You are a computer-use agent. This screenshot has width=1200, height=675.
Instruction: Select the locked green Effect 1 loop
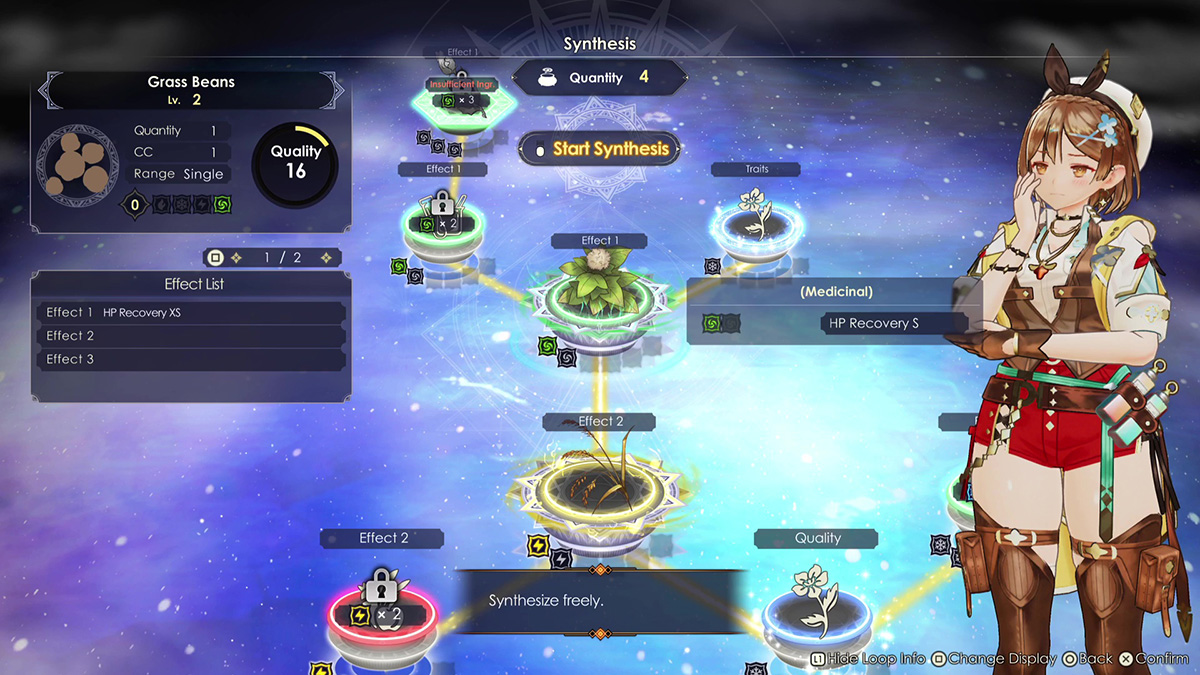click(445, 224)
